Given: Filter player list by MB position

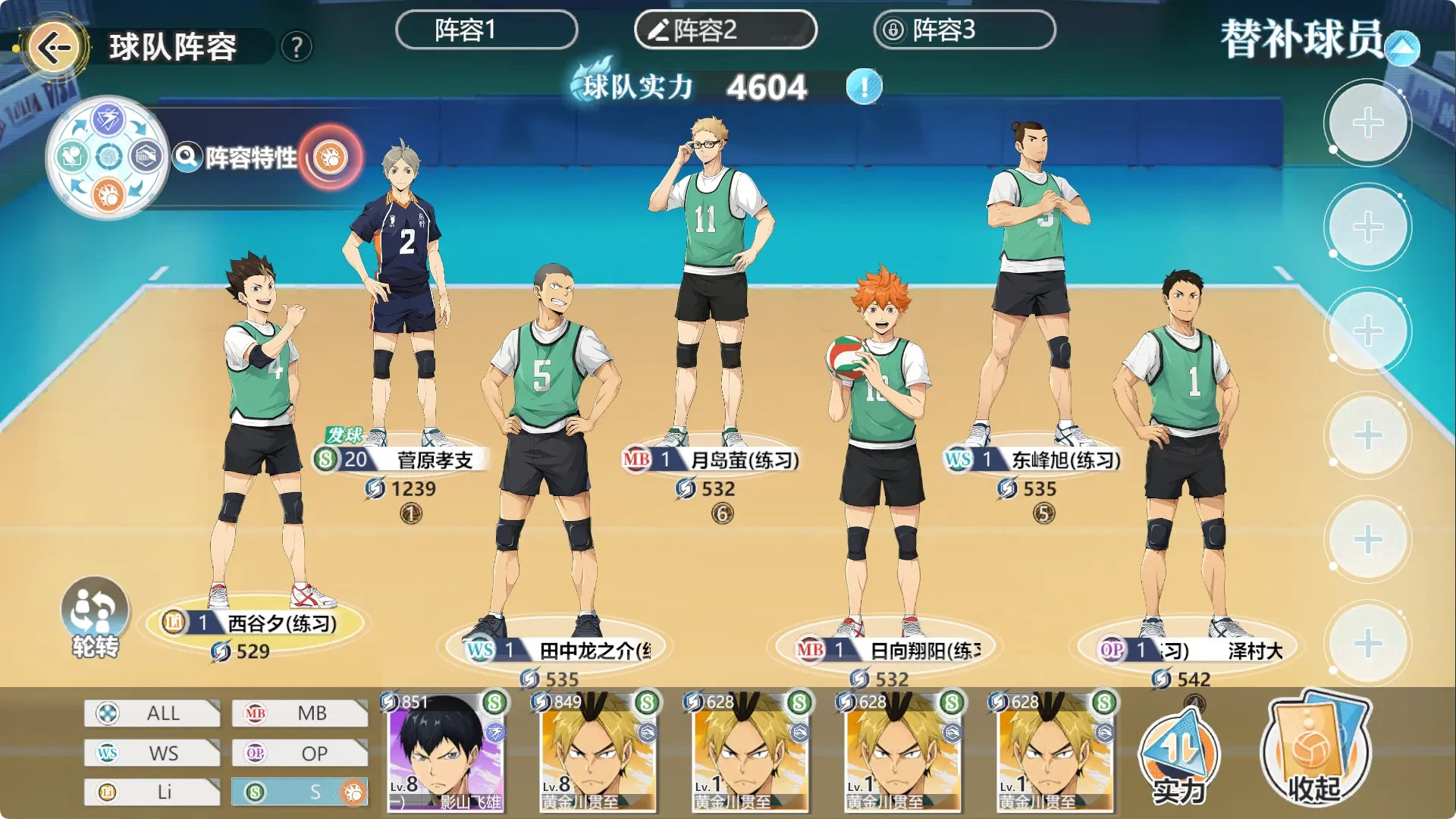Looking at the screenshot, I should click(x=300, y=713).
